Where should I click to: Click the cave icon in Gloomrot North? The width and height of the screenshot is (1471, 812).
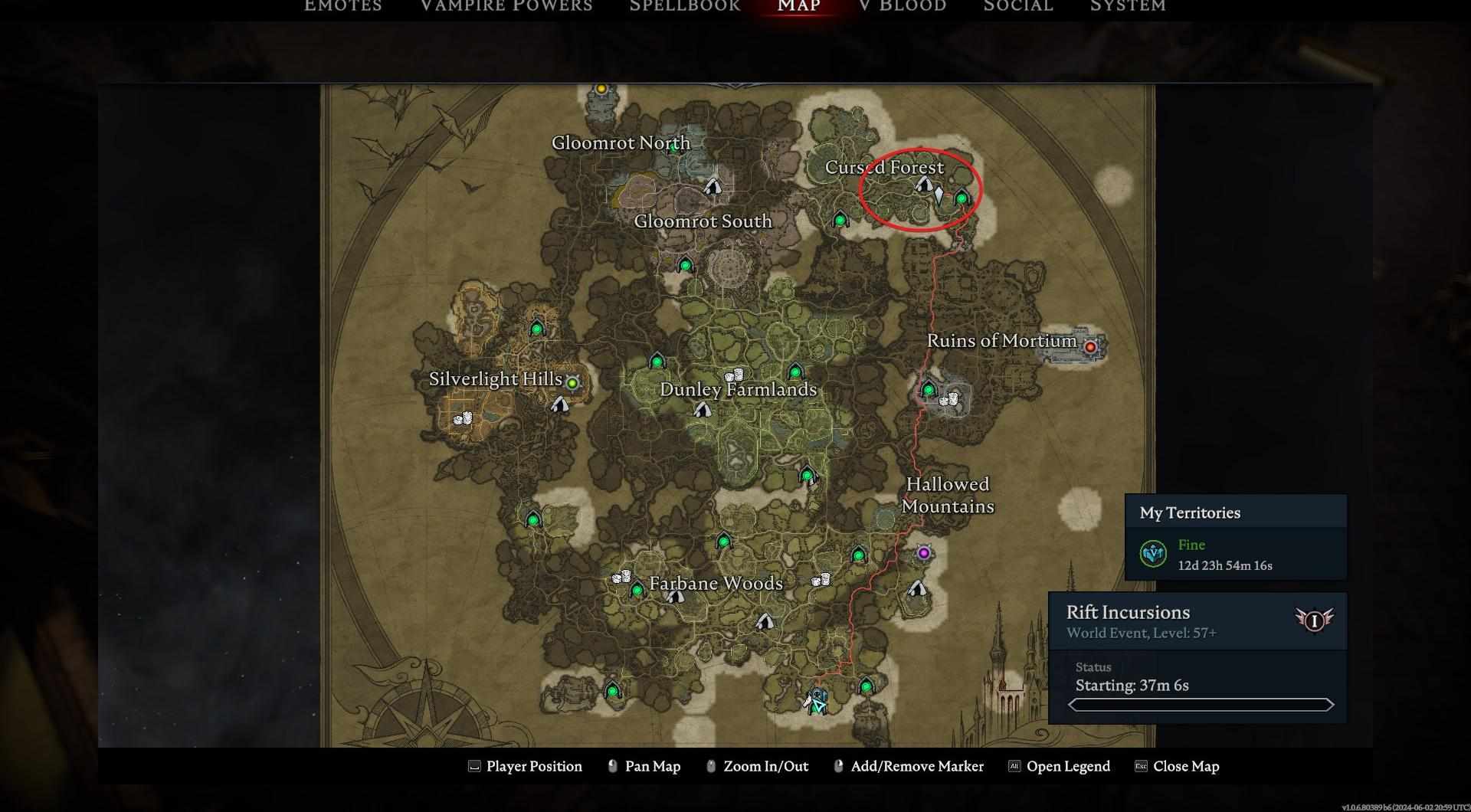click(713, 185)
